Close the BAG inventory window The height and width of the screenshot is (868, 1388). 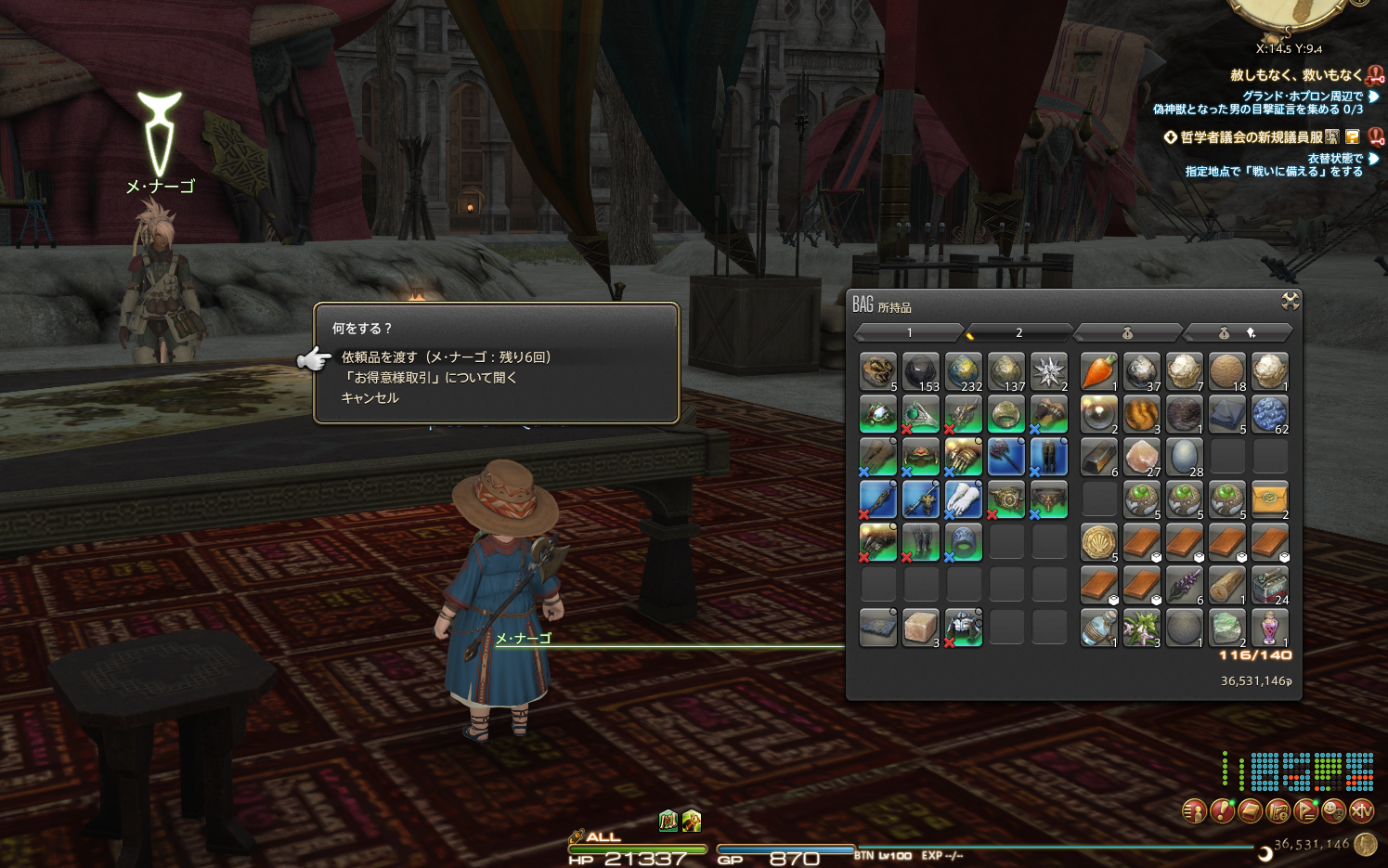(1290, 301)
